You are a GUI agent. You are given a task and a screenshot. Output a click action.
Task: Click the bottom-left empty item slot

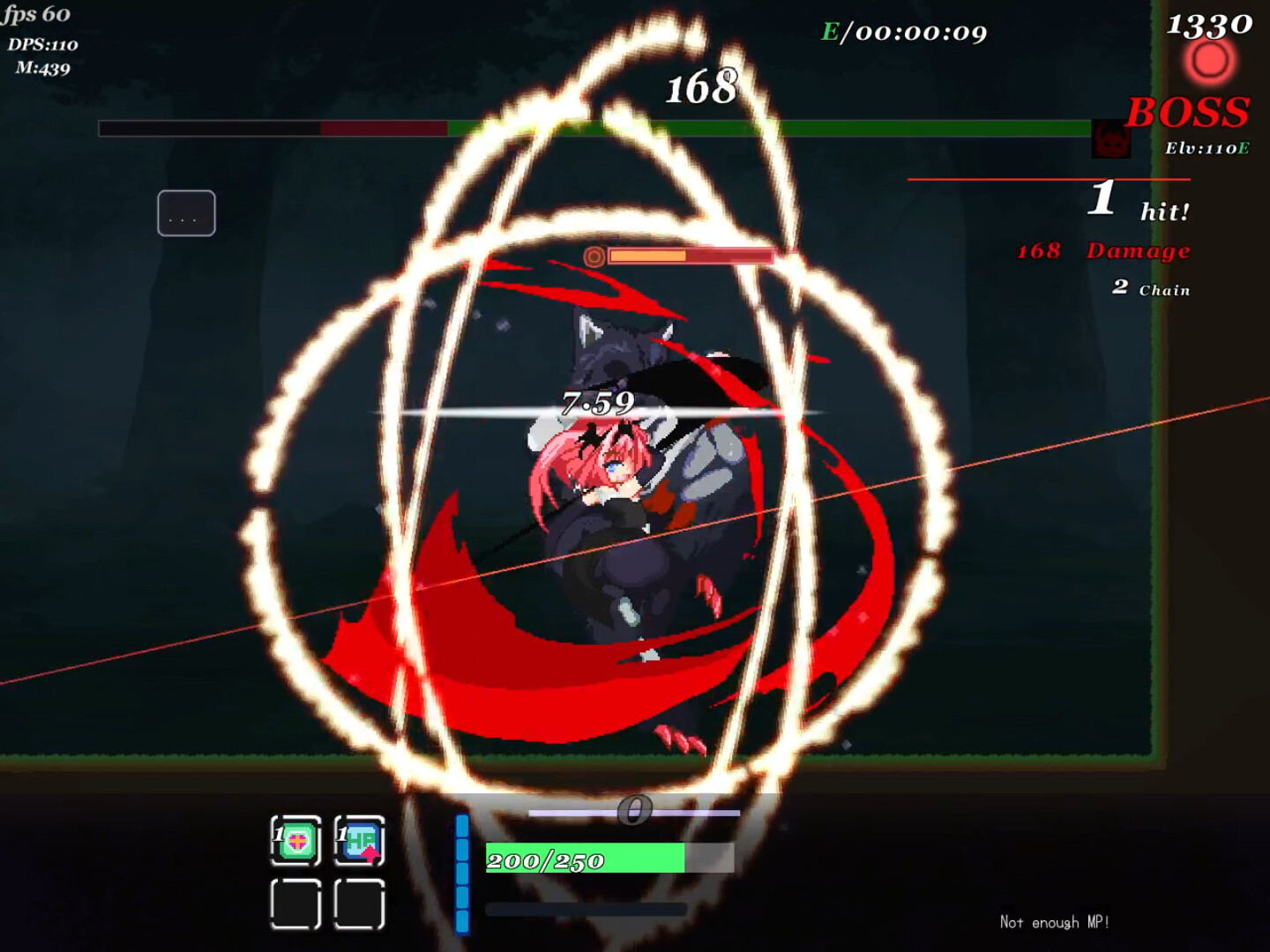click(296, 905)
